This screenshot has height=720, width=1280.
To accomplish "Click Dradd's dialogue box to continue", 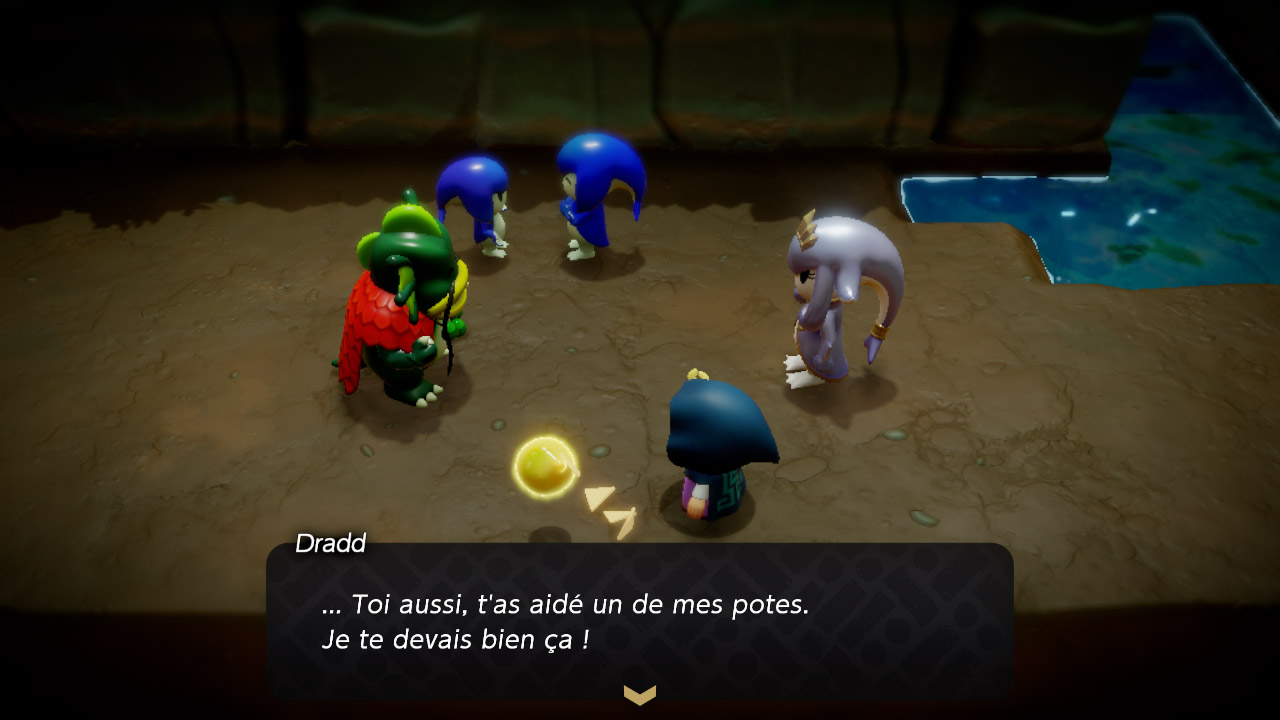I will pyautogui.click(x=640, y=620).
